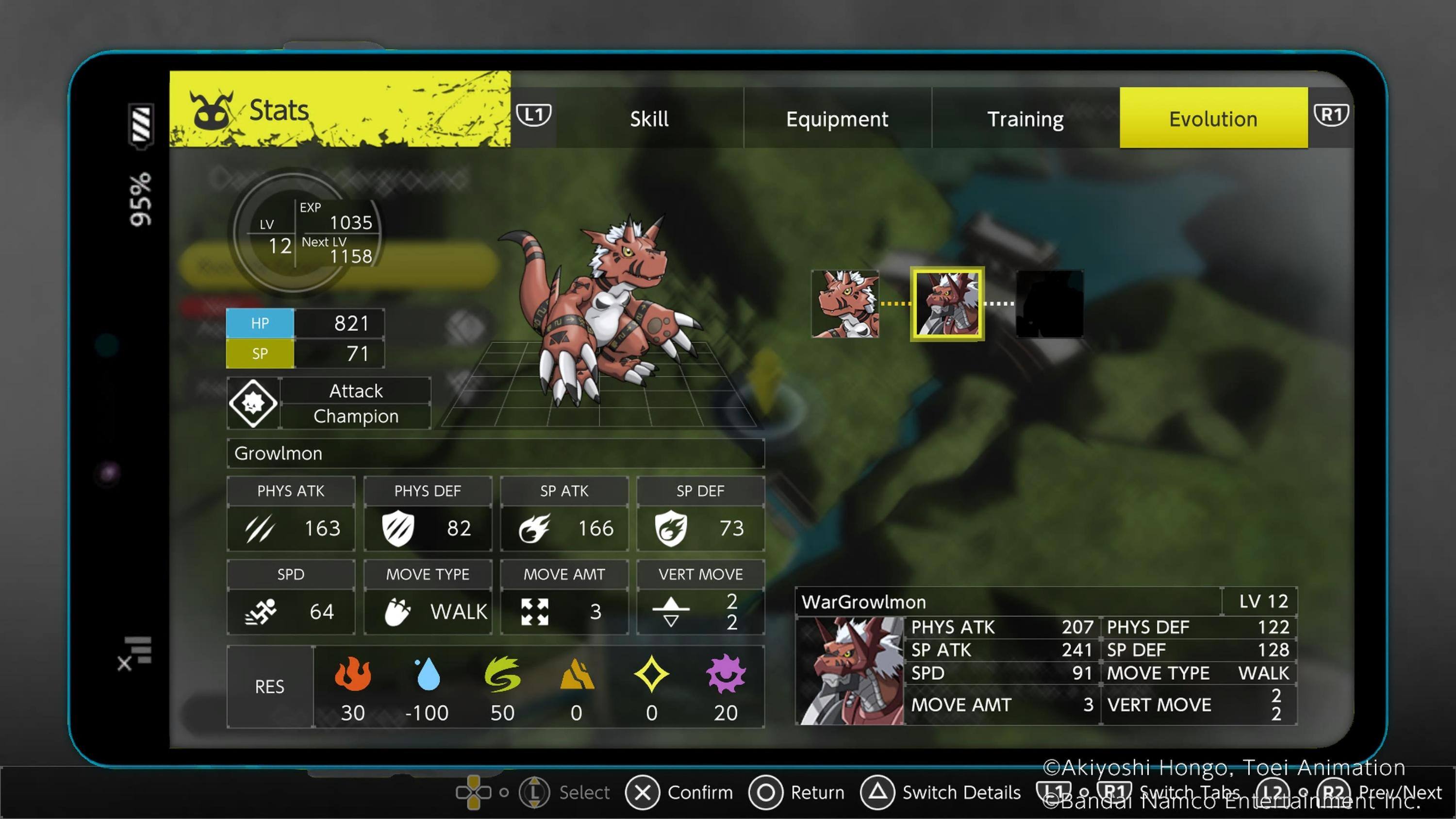This screenshot has height=819, width=1456.
Task: Click the MOVE TYPE walk box
Action: click(x=428, y=598)
